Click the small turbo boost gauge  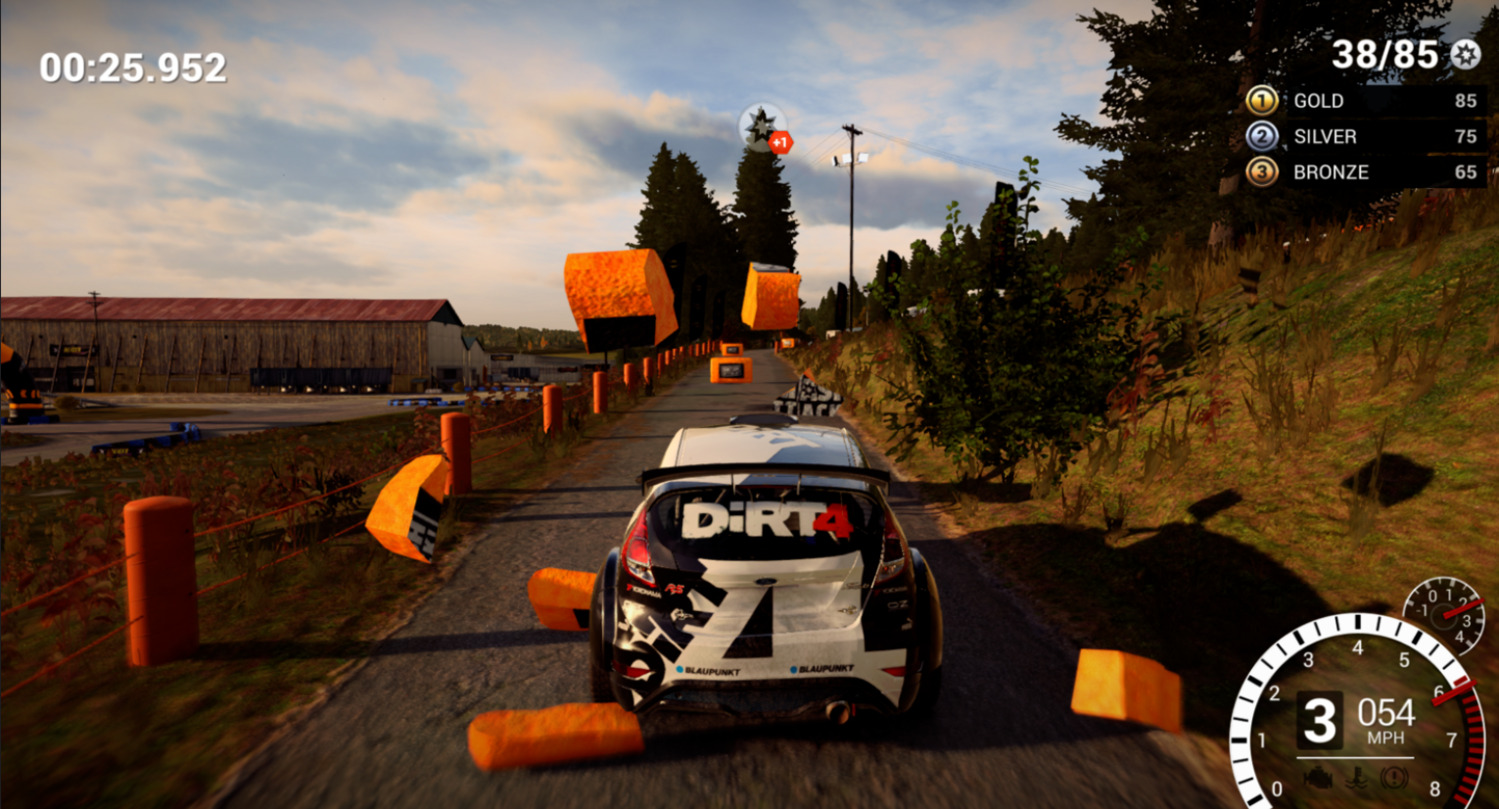tap(1442, 615)
